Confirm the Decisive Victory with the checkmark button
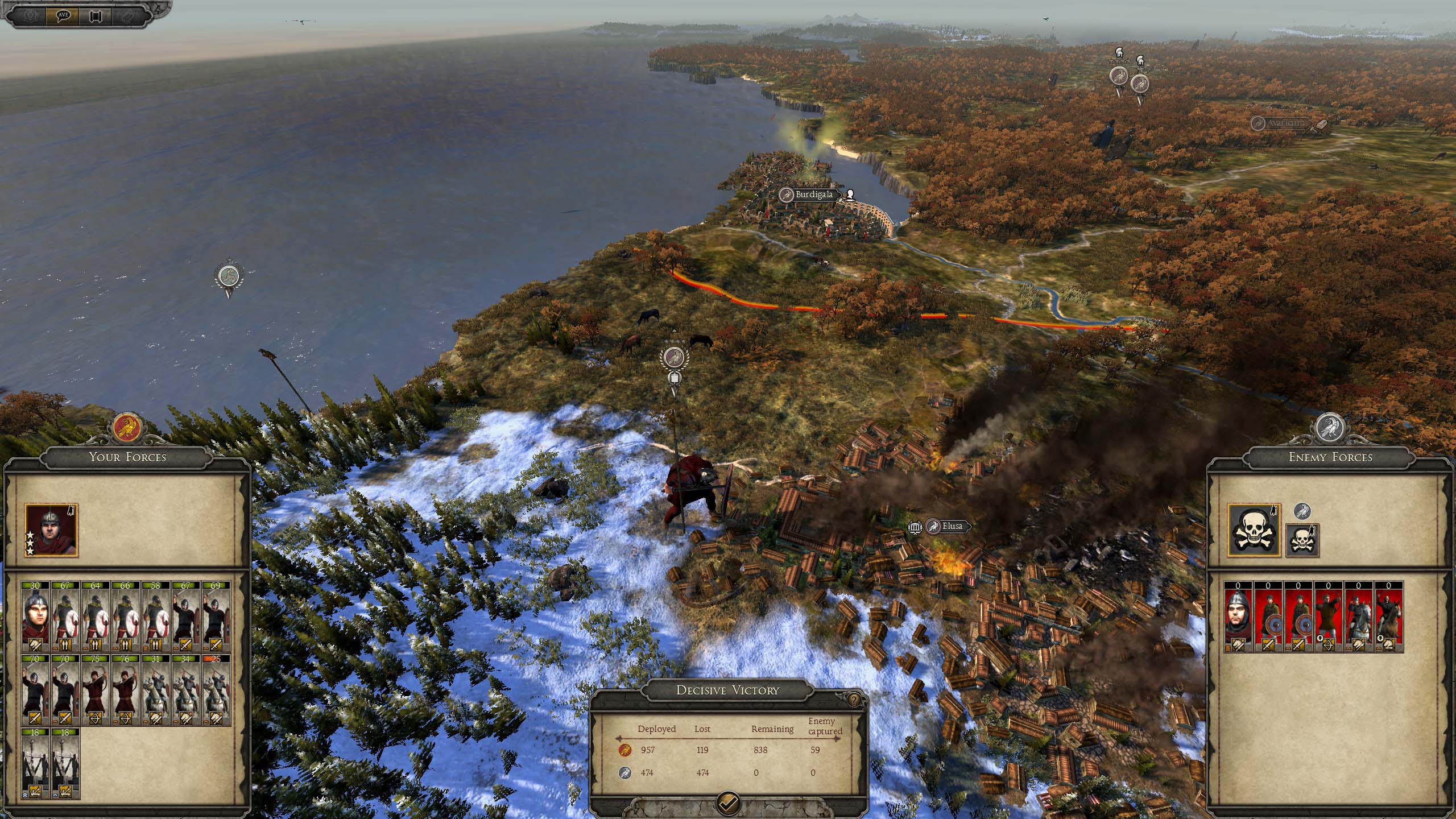1456x819 pixels. 729,803
